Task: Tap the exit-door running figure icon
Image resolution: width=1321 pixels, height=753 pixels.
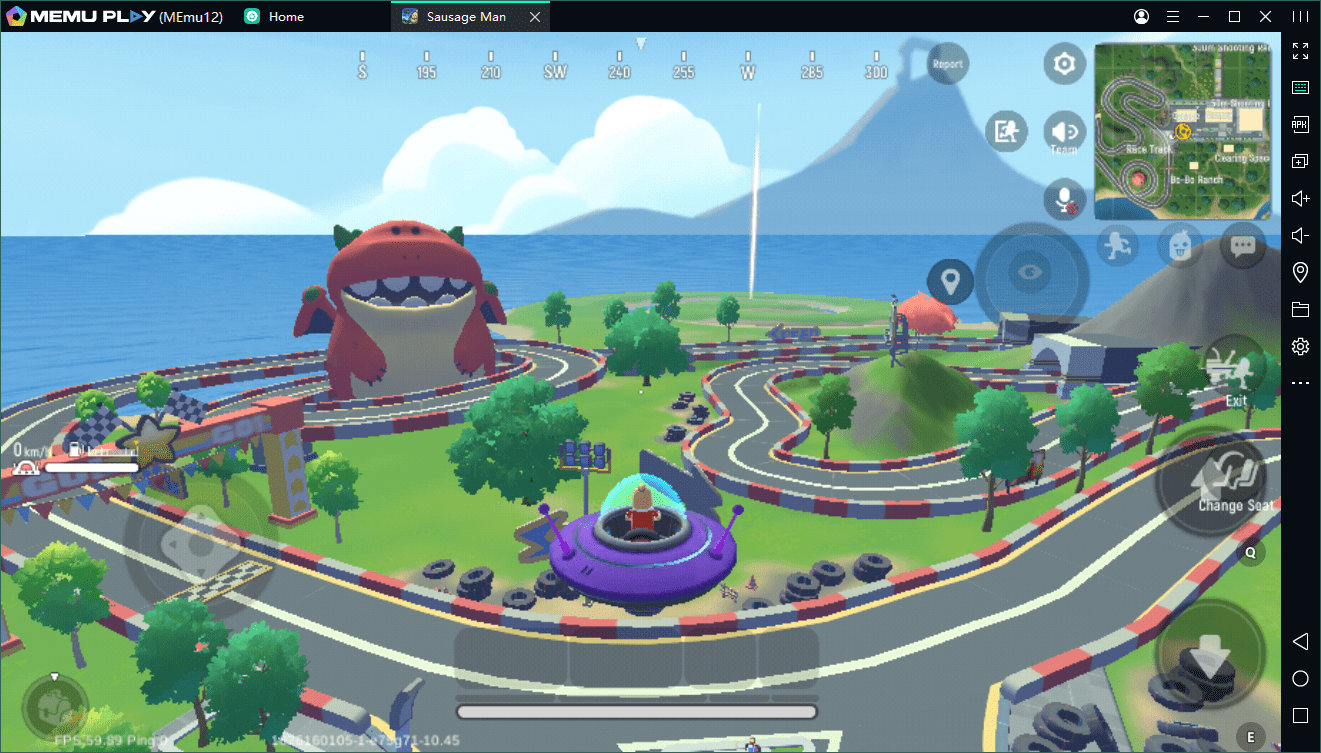Action: tap(1006, 131)
